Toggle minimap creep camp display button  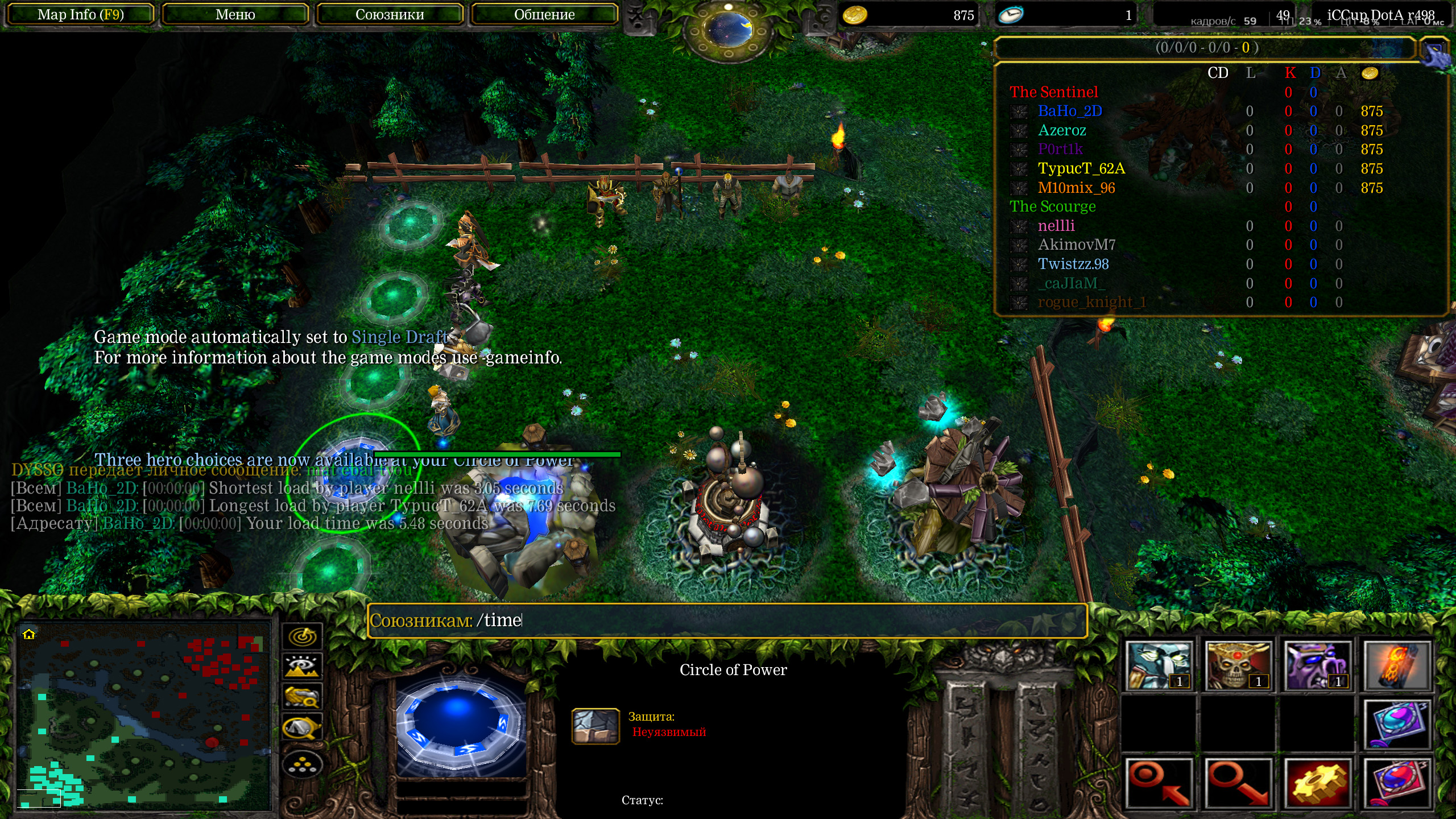[x=302, y=727]
